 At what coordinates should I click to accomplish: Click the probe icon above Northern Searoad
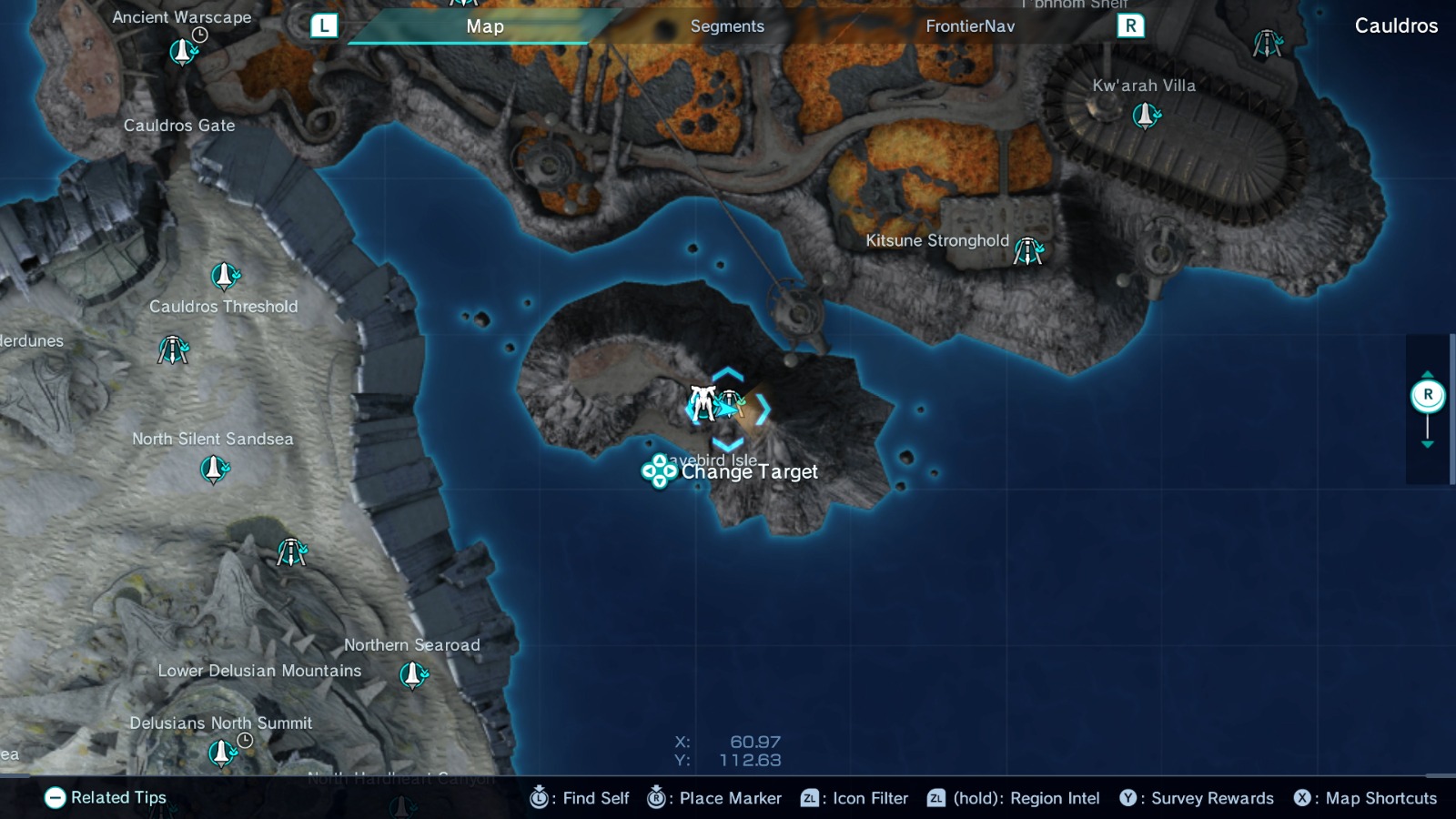coord(293,551)
